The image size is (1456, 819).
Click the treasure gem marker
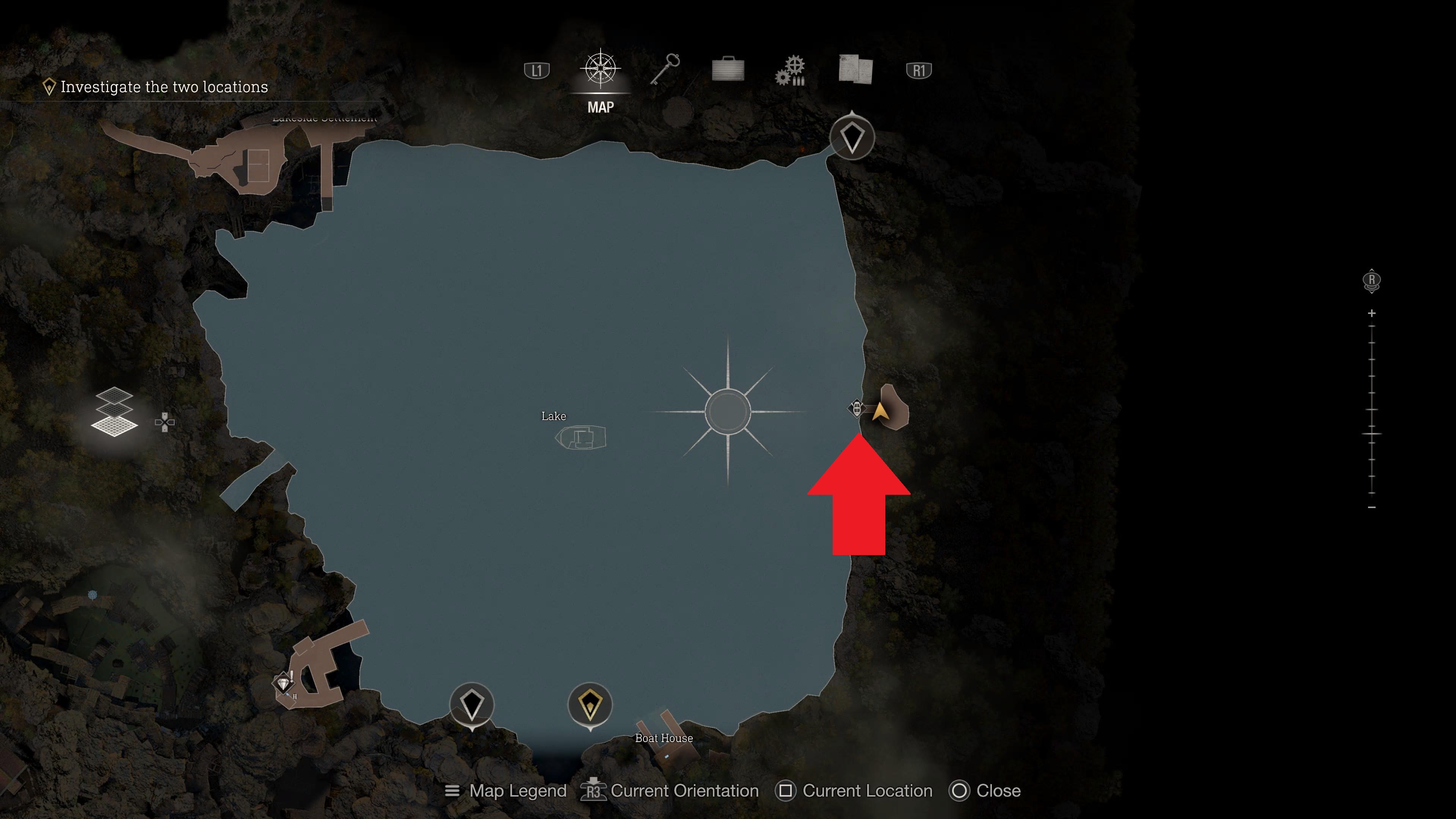(283, 683)
